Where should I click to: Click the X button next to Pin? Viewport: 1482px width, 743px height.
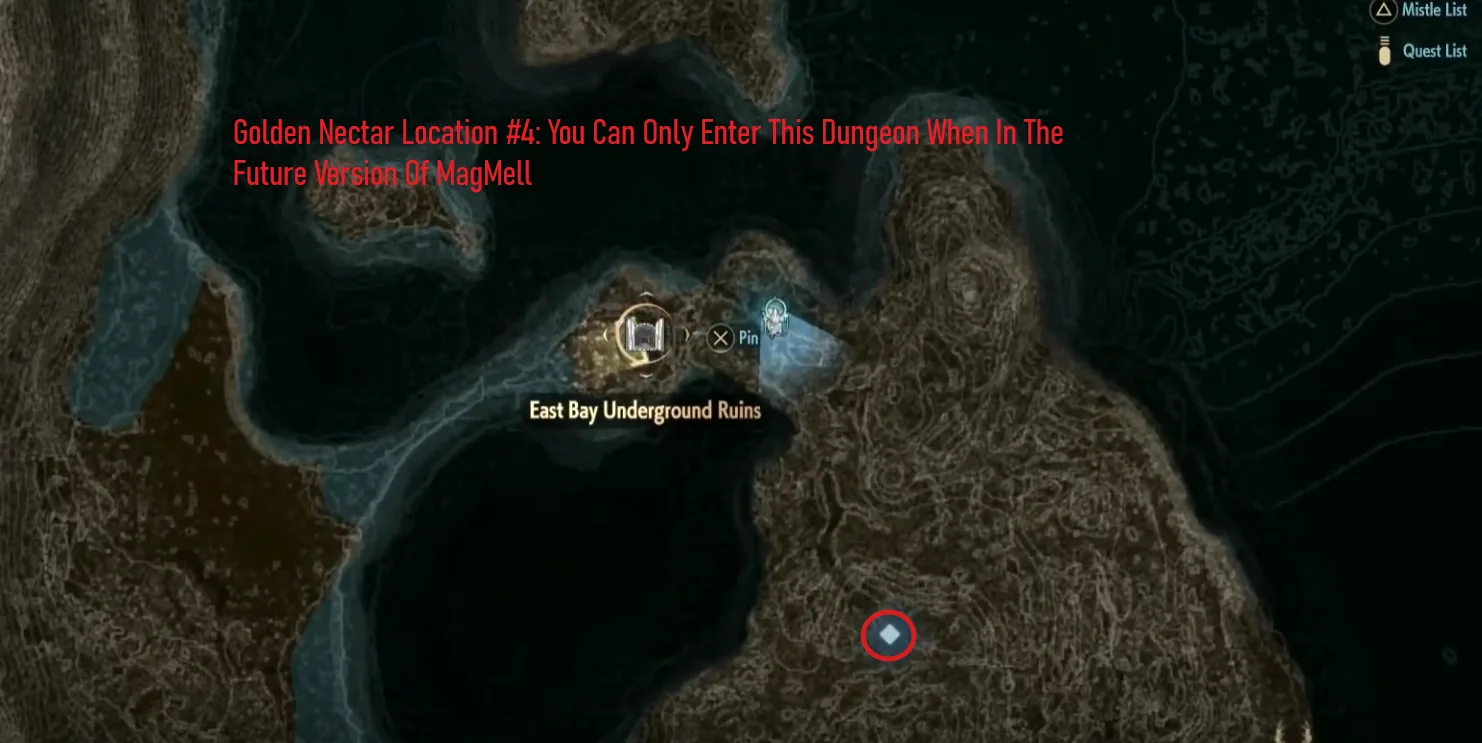coord(720,337)
